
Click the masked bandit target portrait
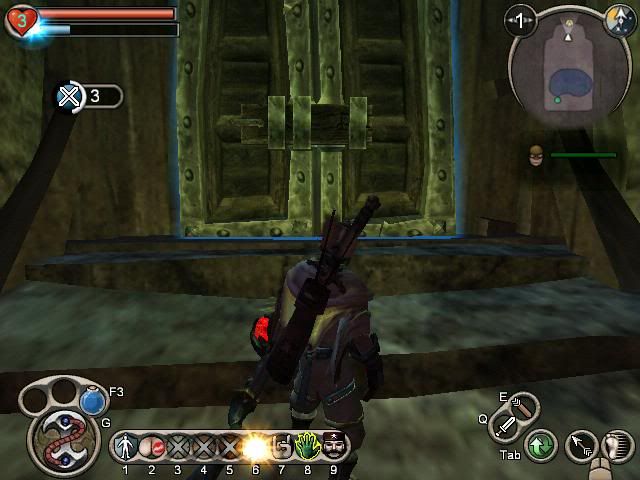click(537, 155)
